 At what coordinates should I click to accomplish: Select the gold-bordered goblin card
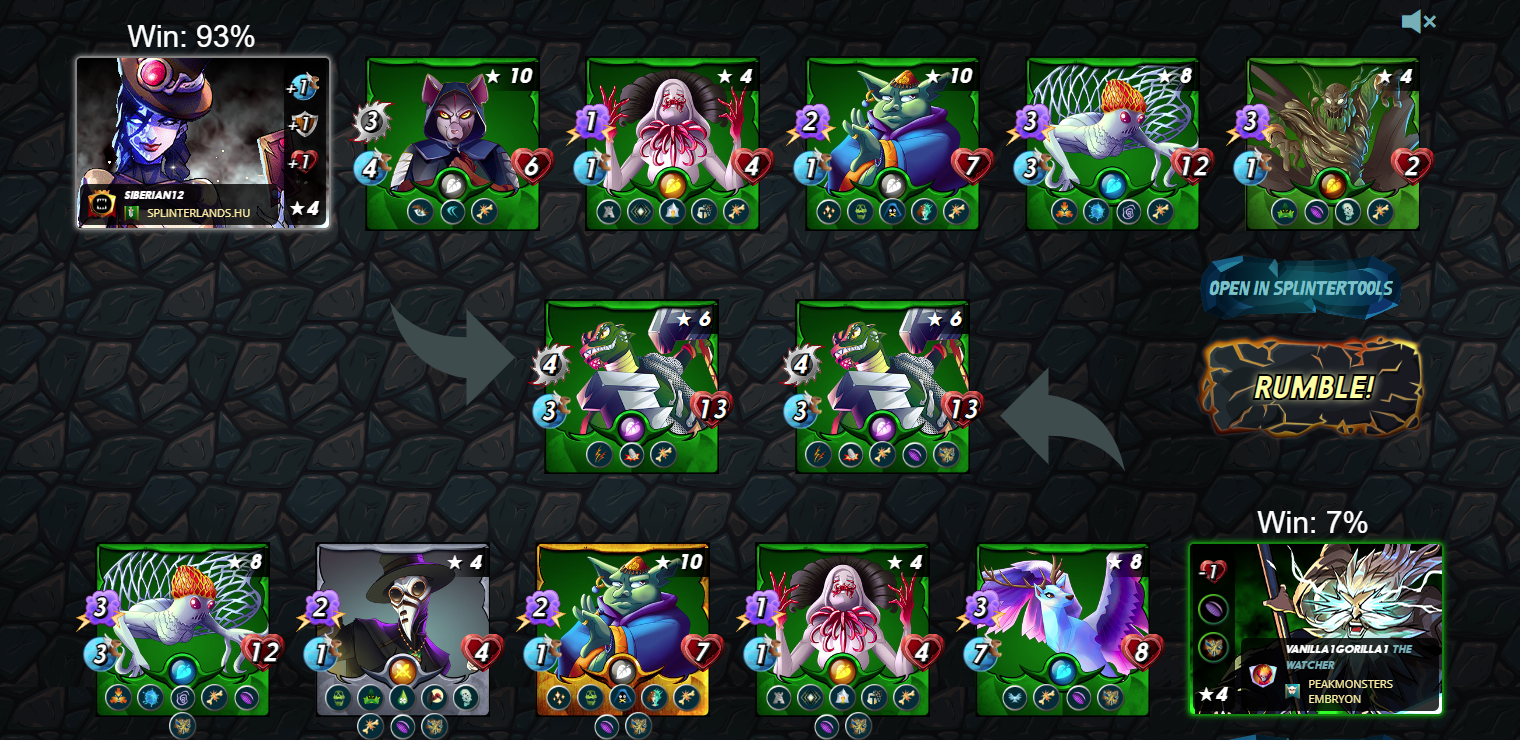point(623,629)
